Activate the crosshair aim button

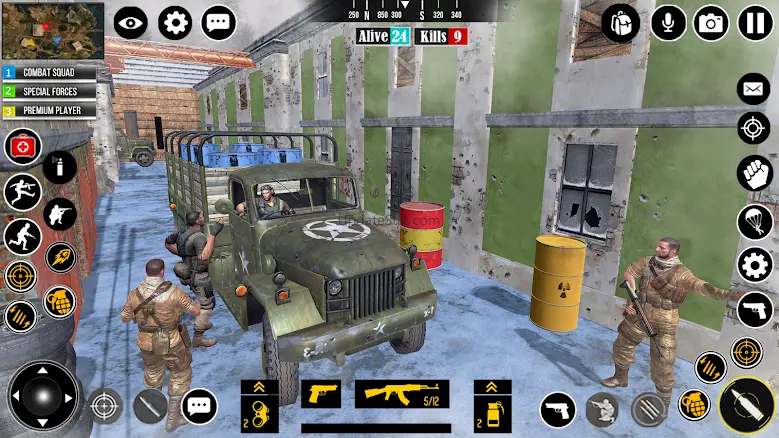[x=754, y=128]
